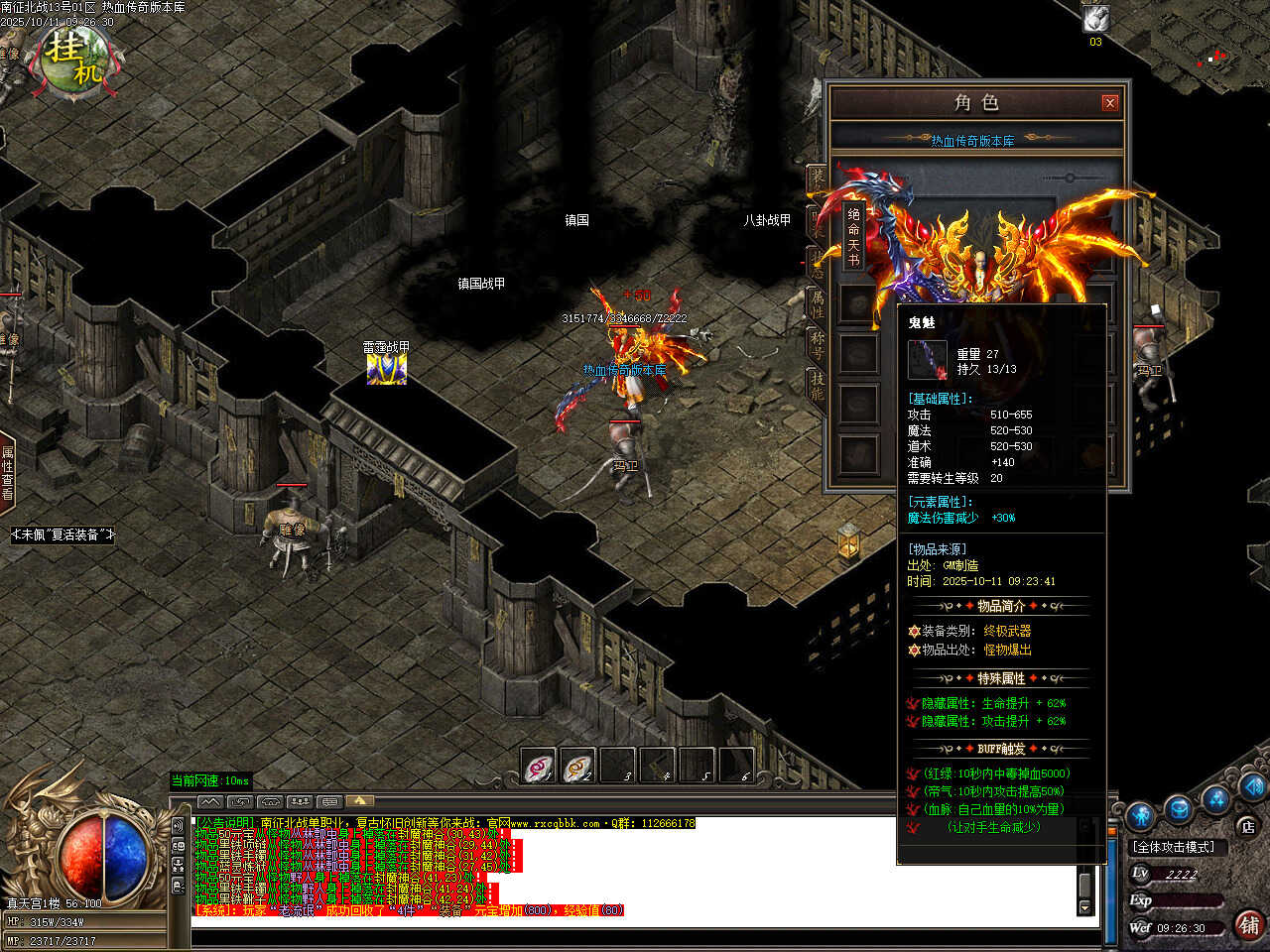Open the character figure icon
The image size is (1270, 952).
coord(1140,815)
